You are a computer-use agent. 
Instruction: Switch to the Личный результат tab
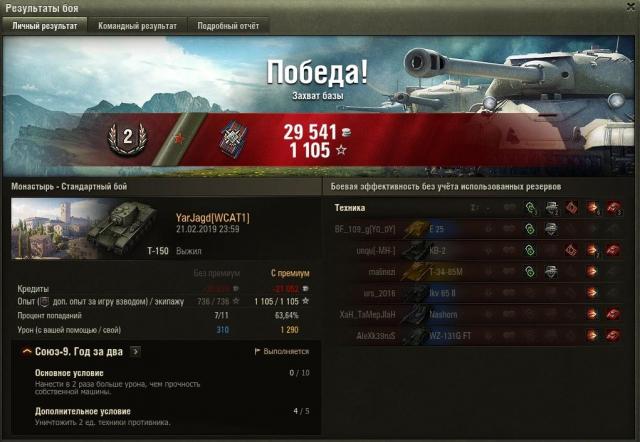coord(44,26)
